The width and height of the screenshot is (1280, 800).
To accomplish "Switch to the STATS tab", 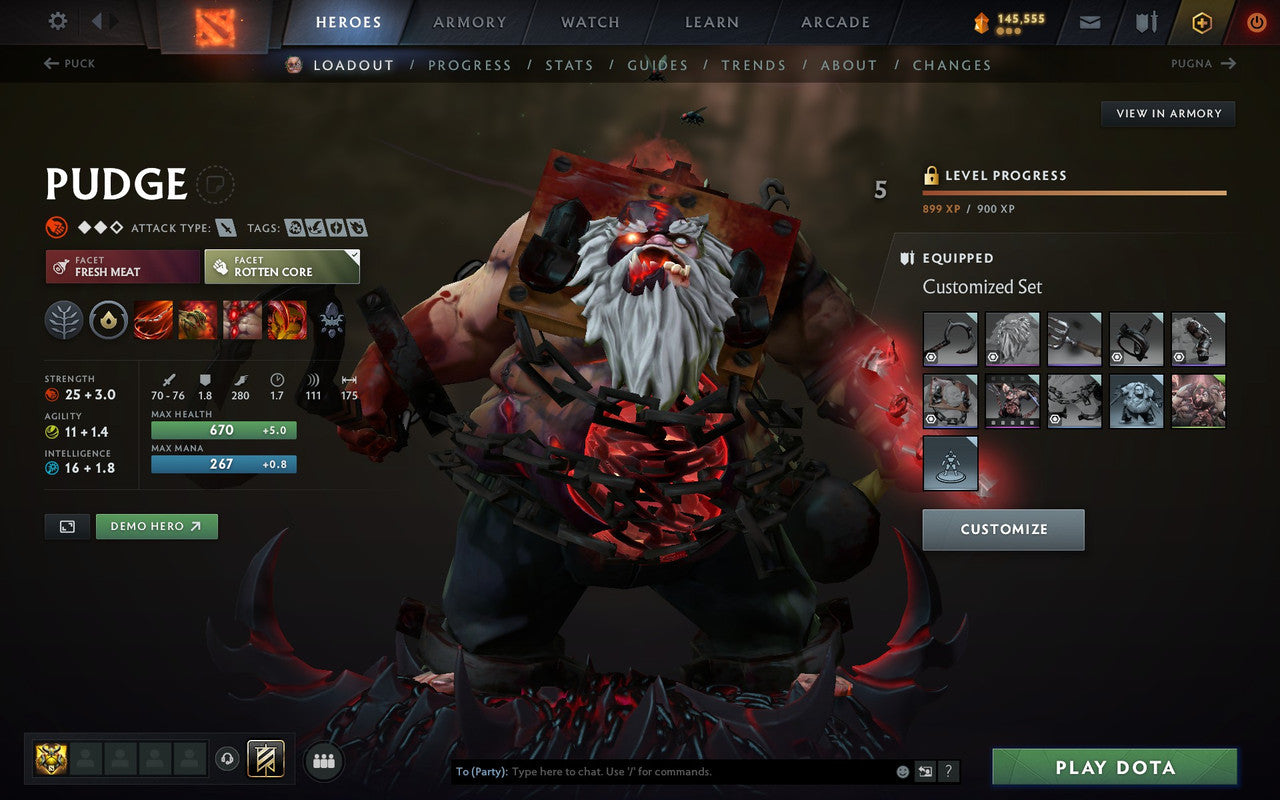I will click(x=569, y=64).
